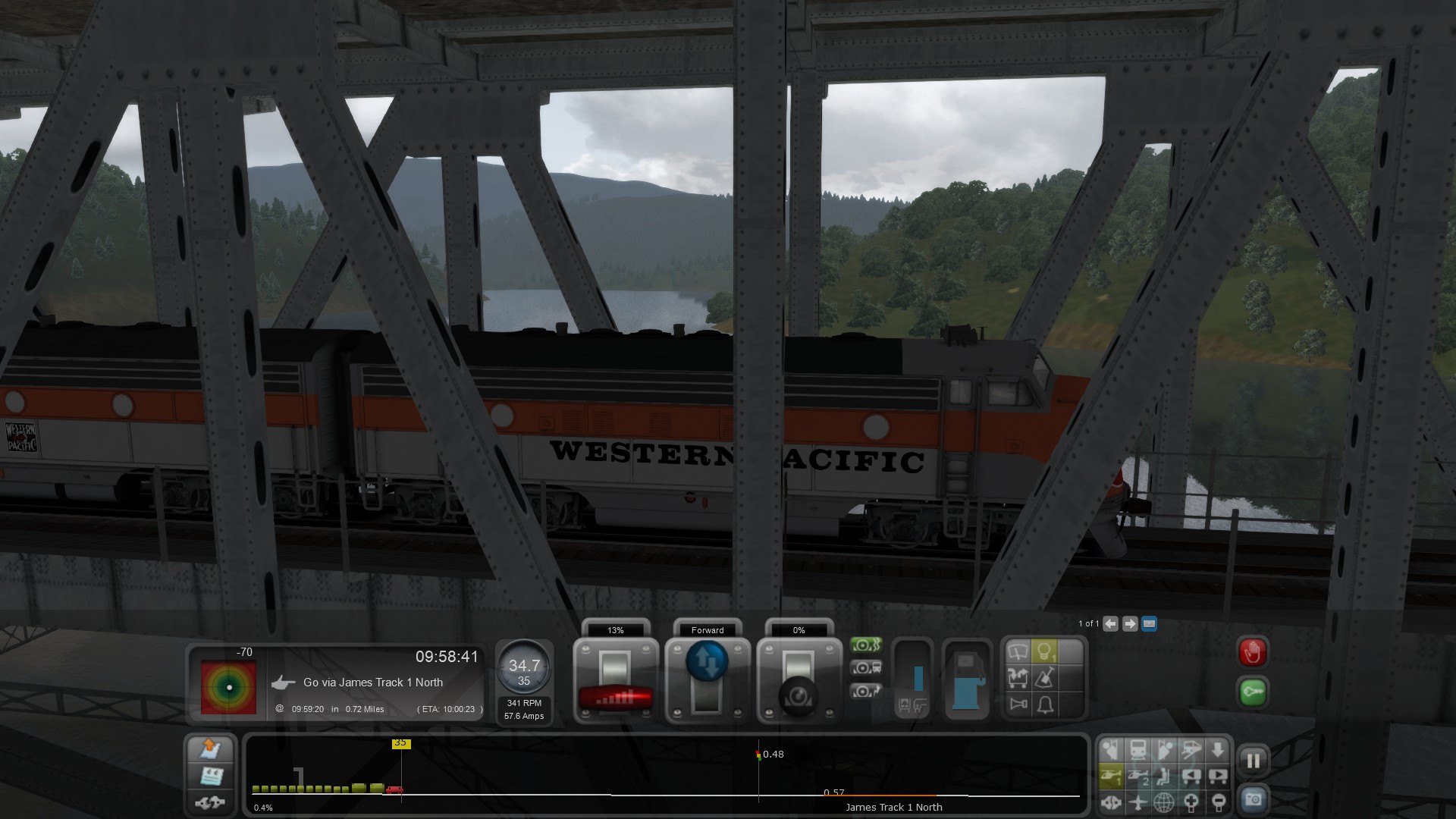Screen dimensions: 1456x819
Task: Go to the next message with right arrow
Action: 1130,624
